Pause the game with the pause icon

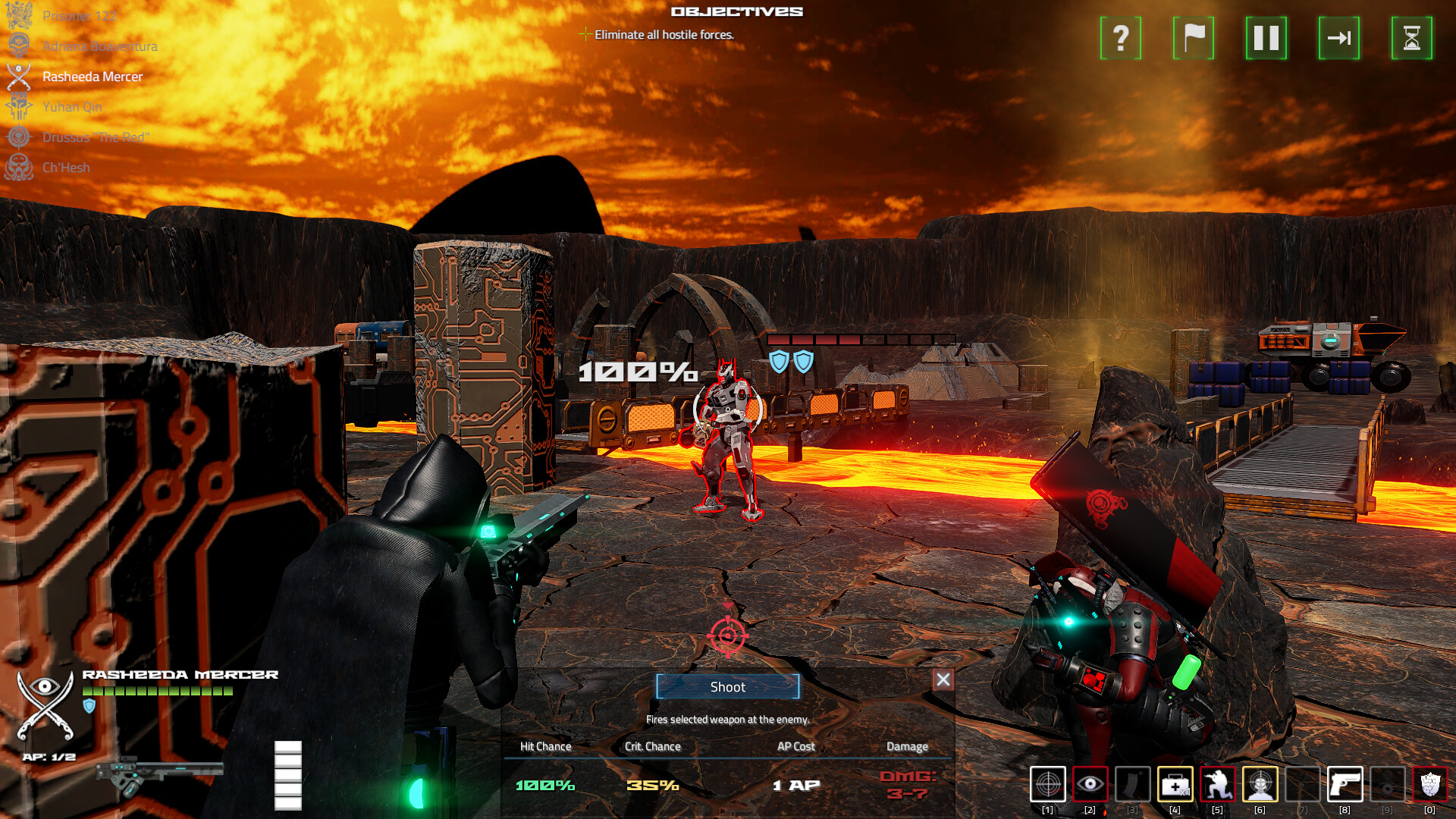[1265, 39]
